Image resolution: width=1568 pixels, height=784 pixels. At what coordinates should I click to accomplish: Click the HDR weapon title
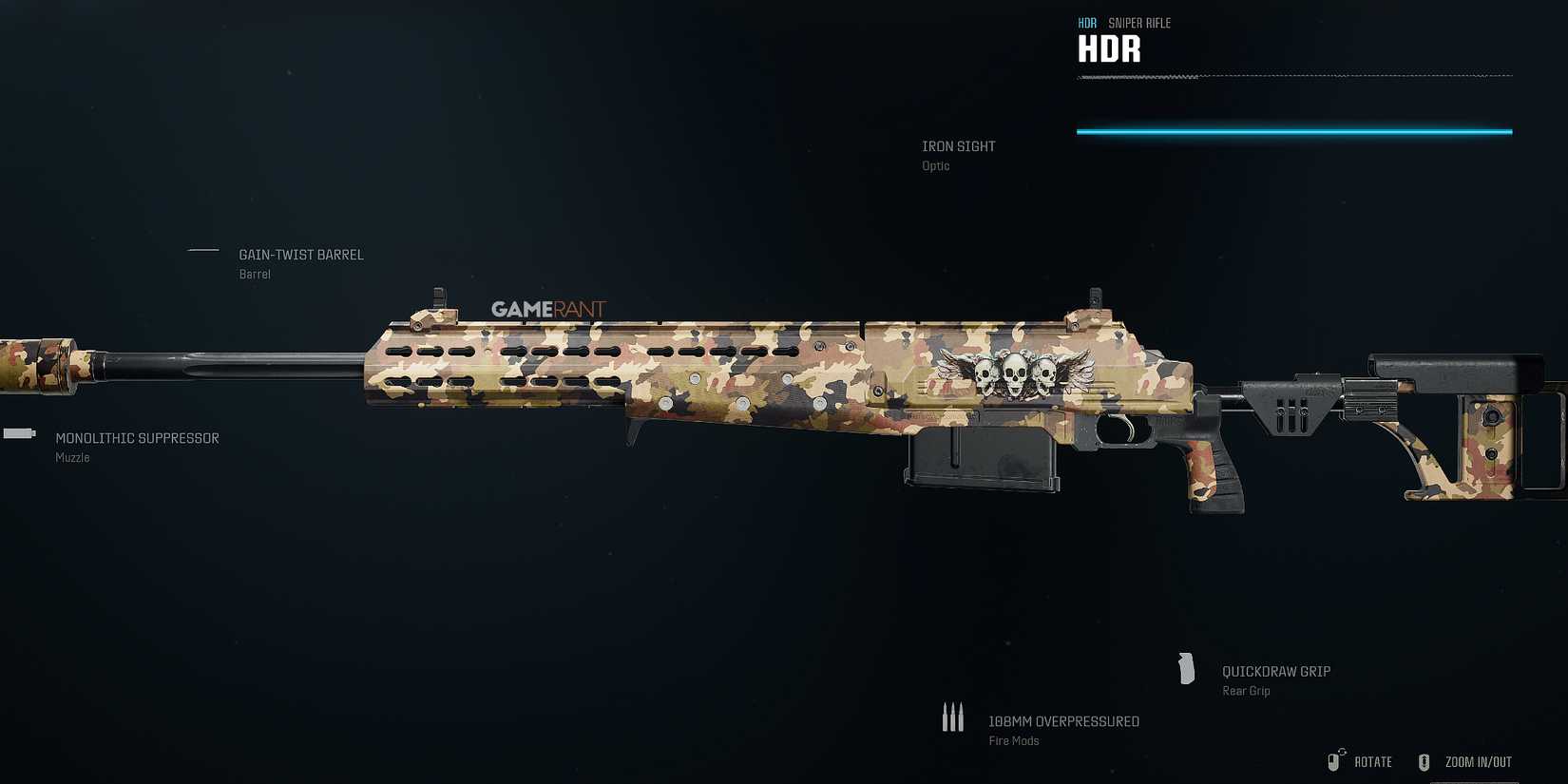click(1108, 48)
